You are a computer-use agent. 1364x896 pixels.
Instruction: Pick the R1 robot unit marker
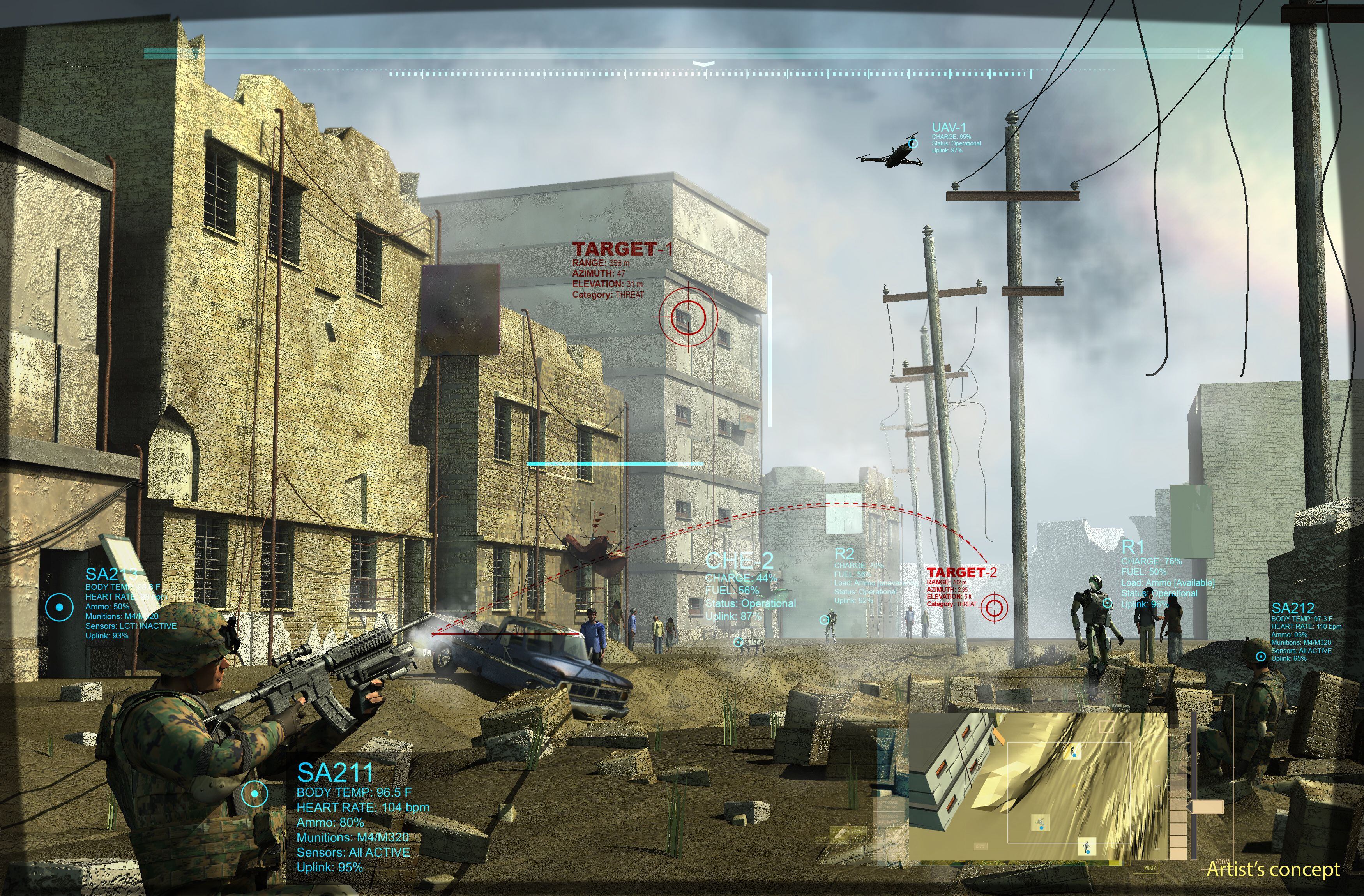(x=1108, y=603)
